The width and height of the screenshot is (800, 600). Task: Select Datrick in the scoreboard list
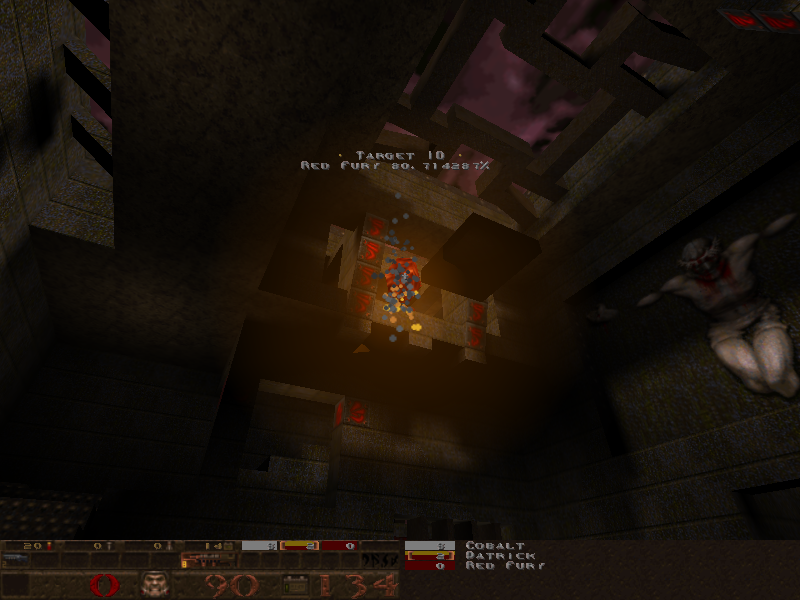point(500,556)
